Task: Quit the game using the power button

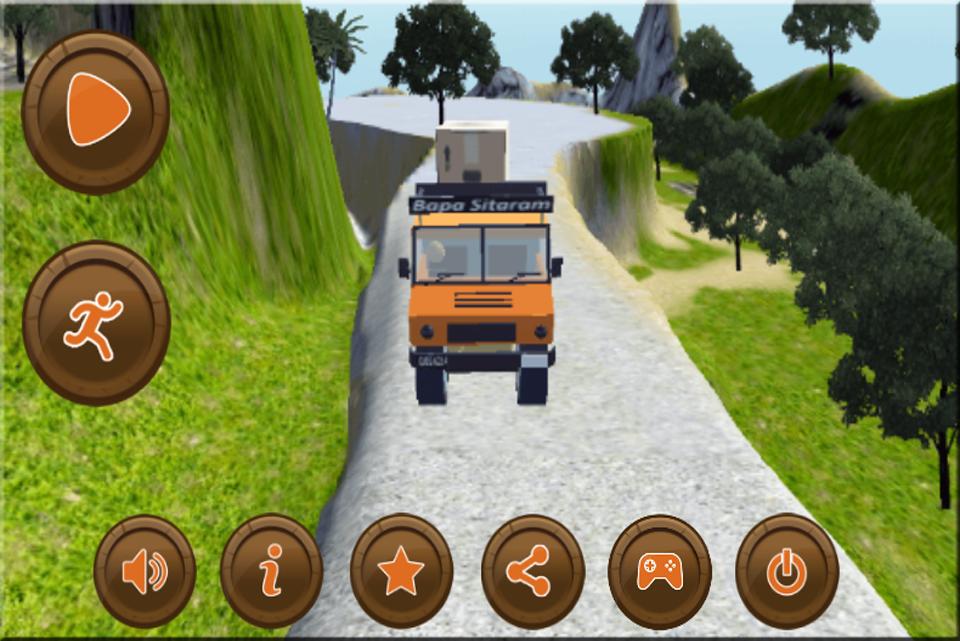Action: pos(787,572)
